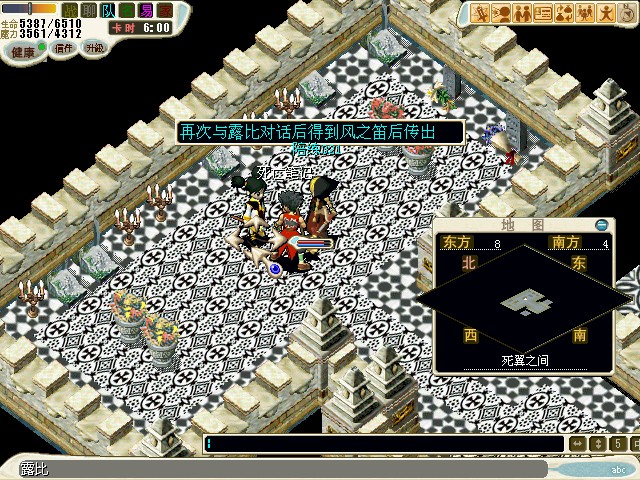Viewport: 640px width, 480px height.
Task: Minimize the 地图 map panel
Action: point(601,225)
